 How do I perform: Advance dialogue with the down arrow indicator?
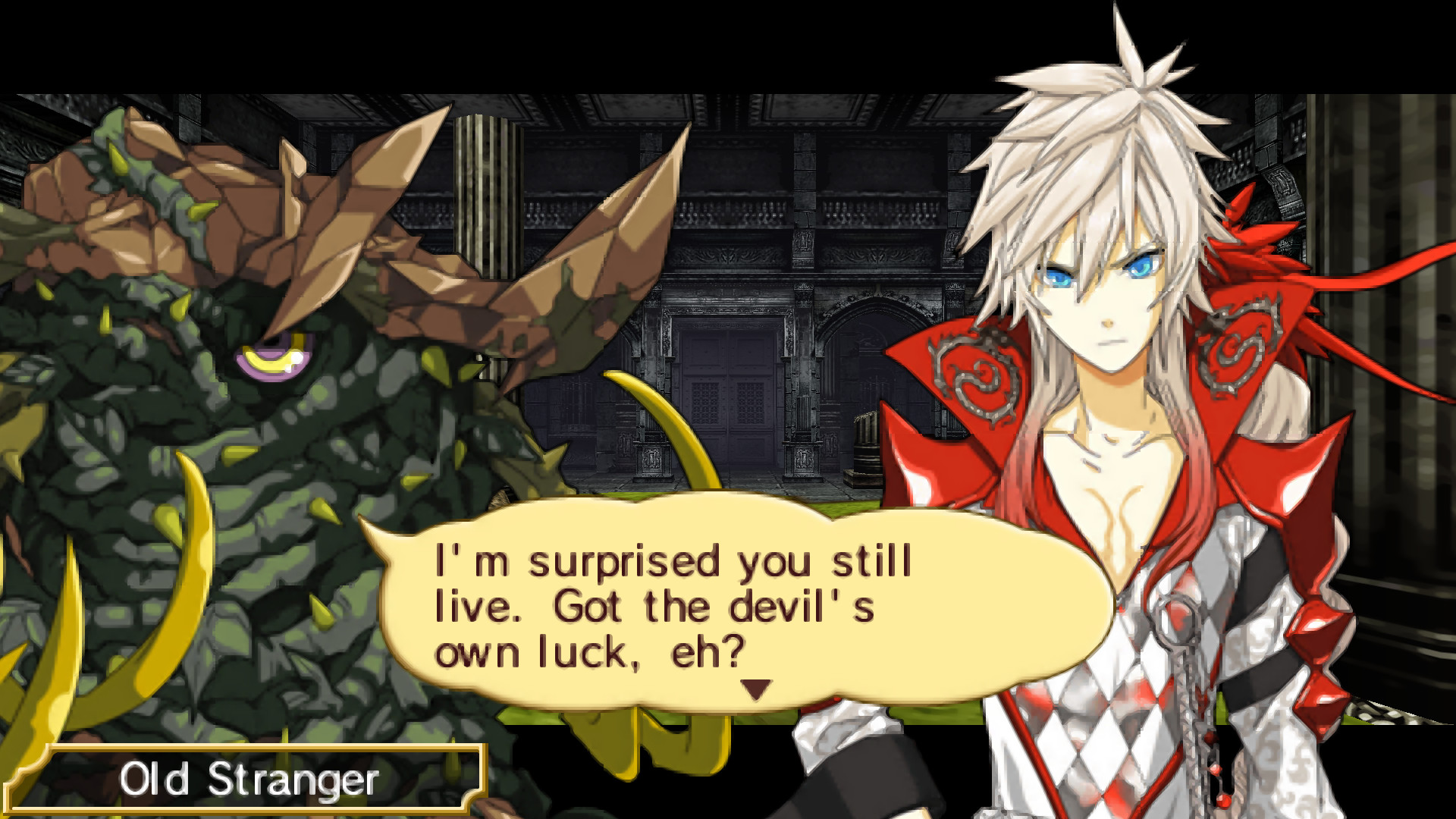pos(755,689)
